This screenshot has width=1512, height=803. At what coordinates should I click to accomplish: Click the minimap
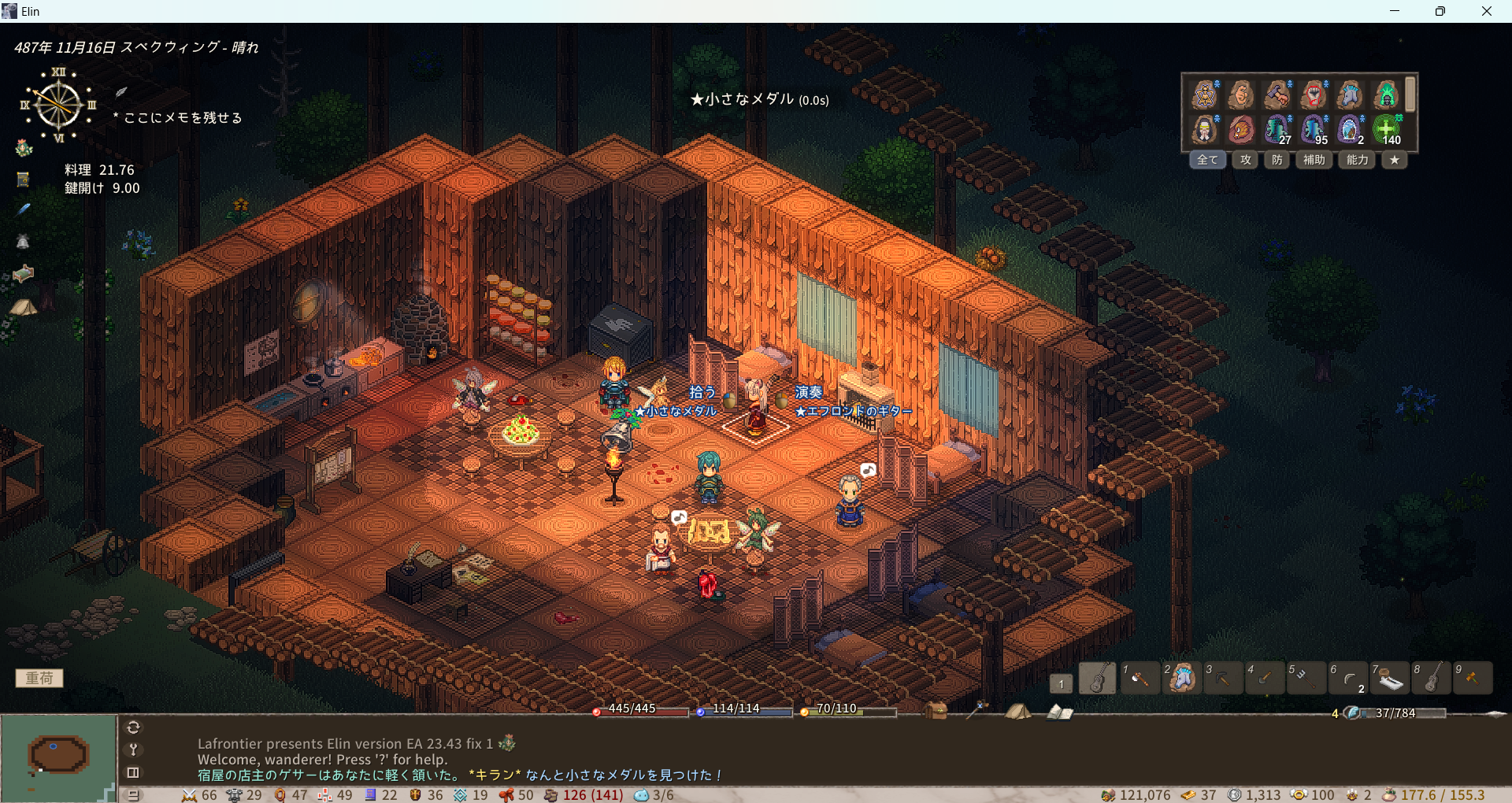point(58,756)
